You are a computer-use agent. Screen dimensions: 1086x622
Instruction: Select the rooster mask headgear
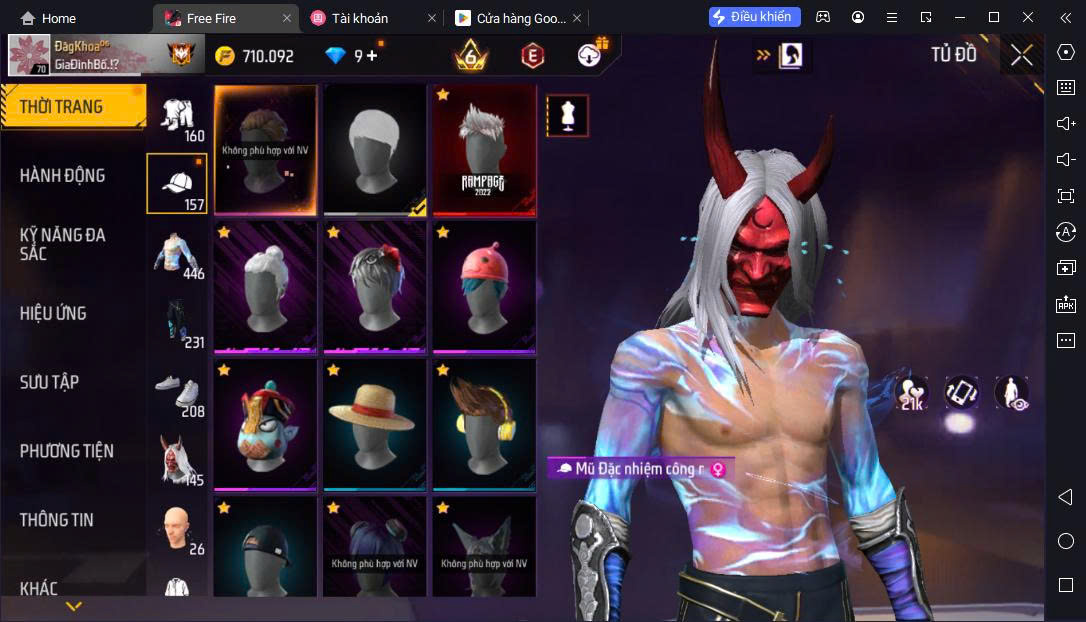coord(265,425)
